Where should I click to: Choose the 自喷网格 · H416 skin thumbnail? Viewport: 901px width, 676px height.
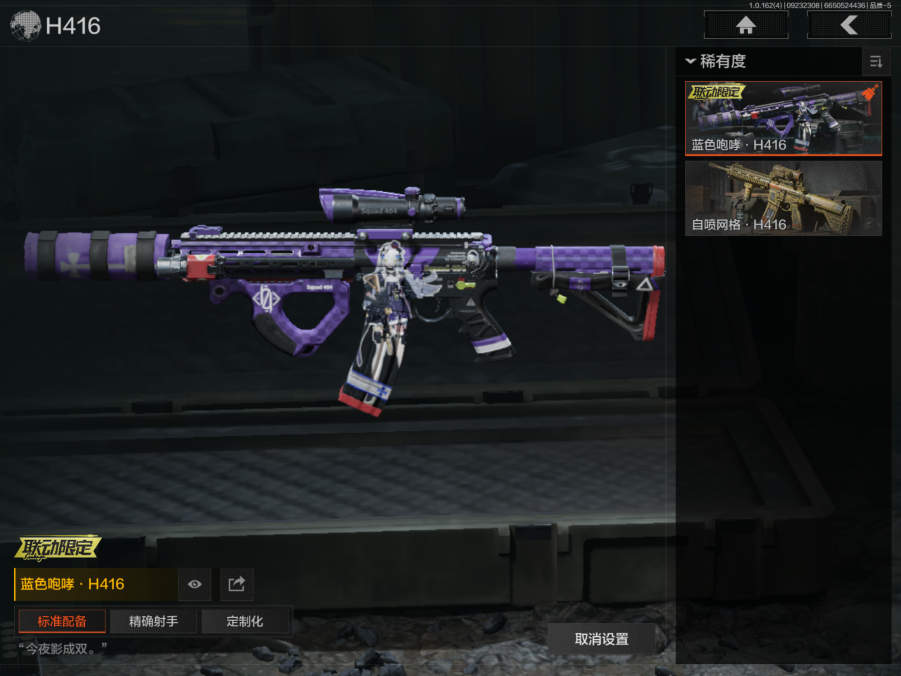point(783,199)
